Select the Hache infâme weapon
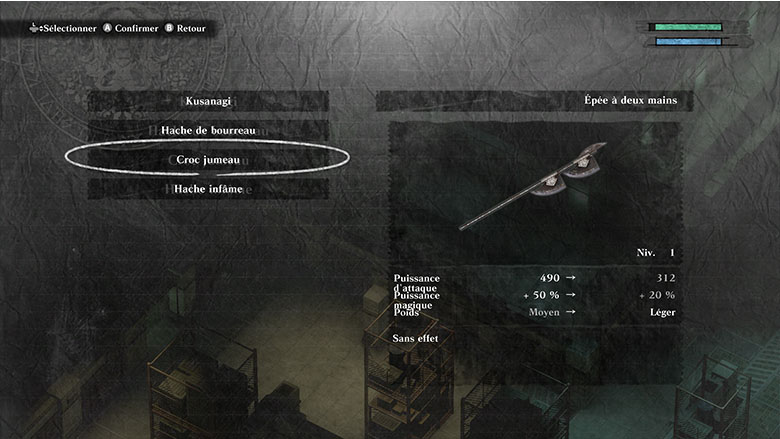The image size is (780, 439). point(208,189)
